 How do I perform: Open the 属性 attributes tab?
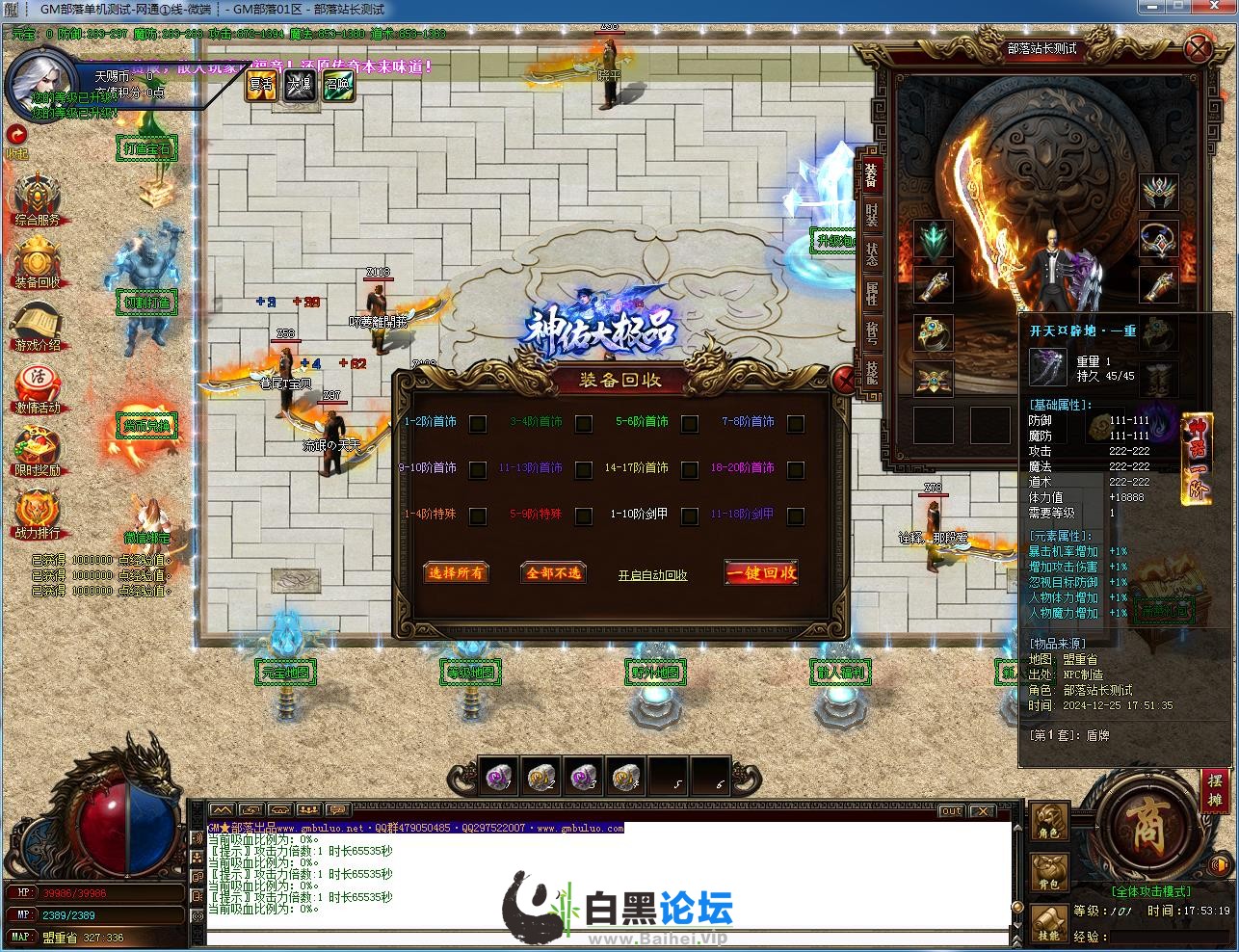[x=871, y=293]
